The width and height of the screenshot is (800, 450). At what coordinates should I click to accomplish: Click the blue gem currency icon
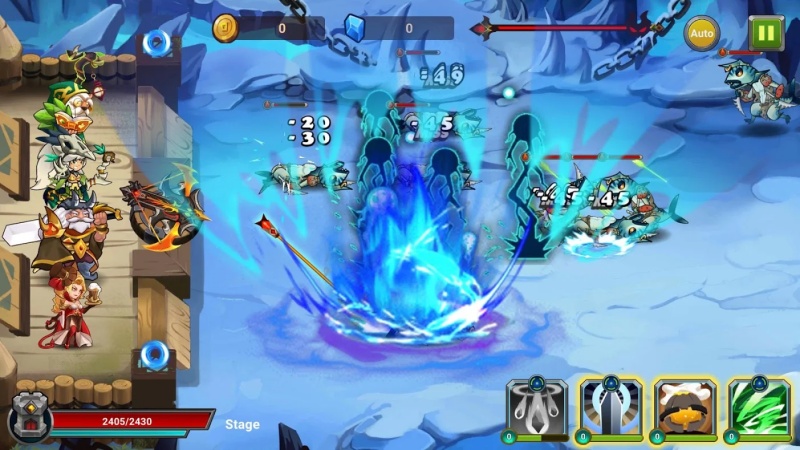[355, 27]
